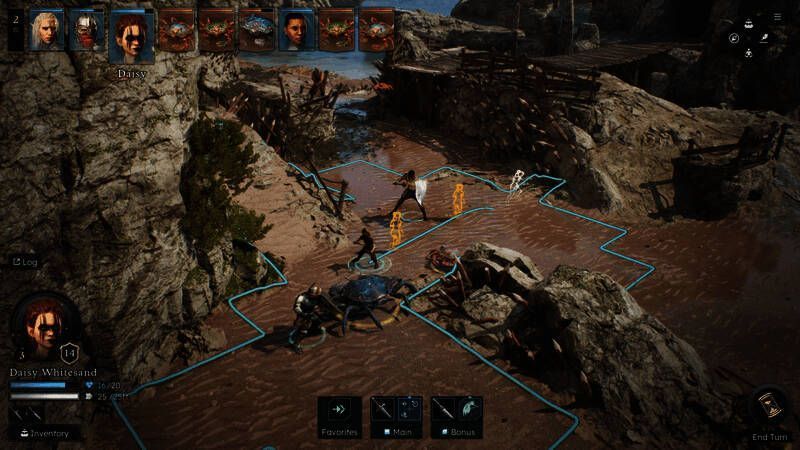
Task: Select the dark-haired companion portrait in turn order
Action: click(x=296, y=30)
